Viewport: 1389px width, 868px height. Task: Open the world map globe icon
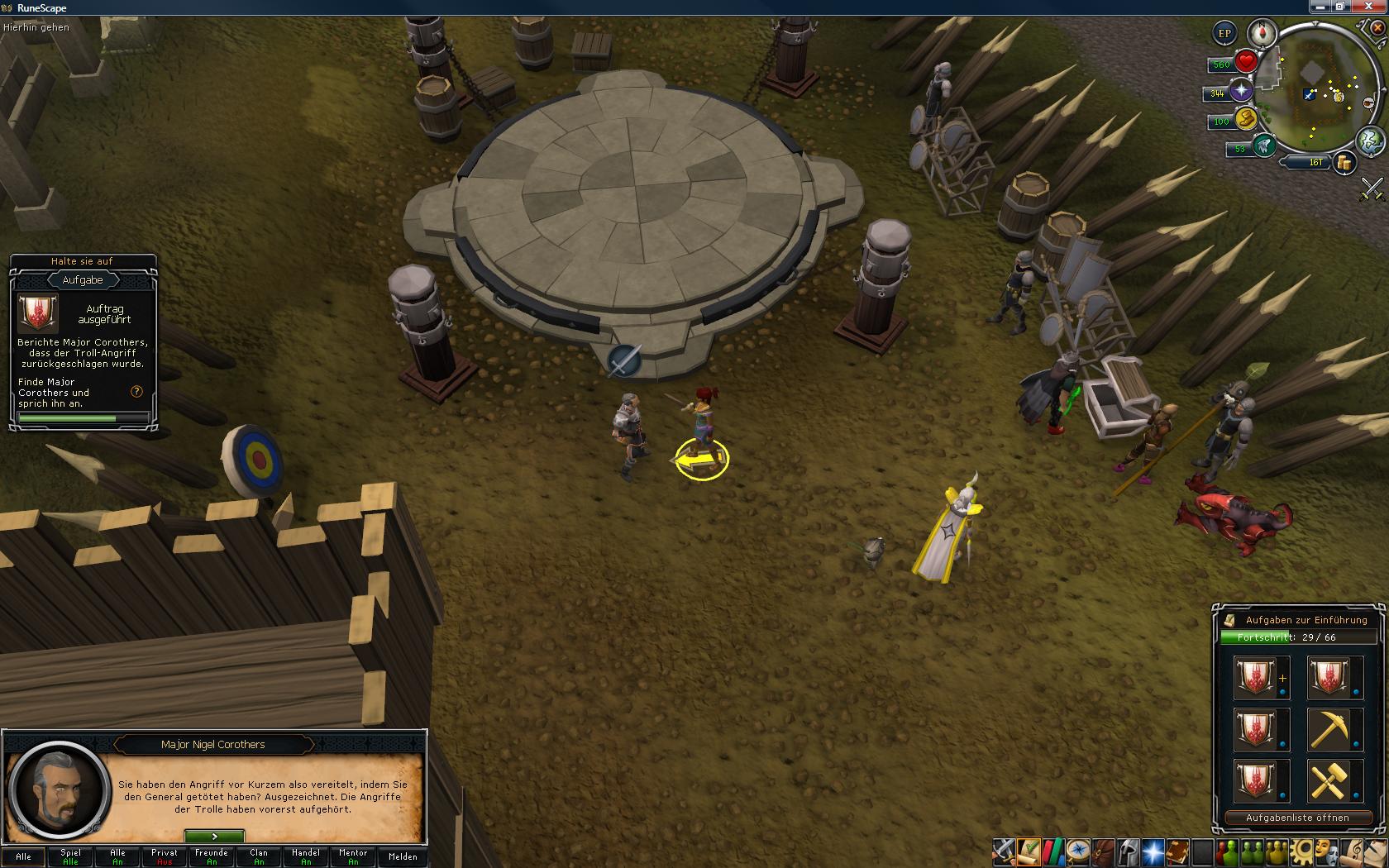(1370, 139)
